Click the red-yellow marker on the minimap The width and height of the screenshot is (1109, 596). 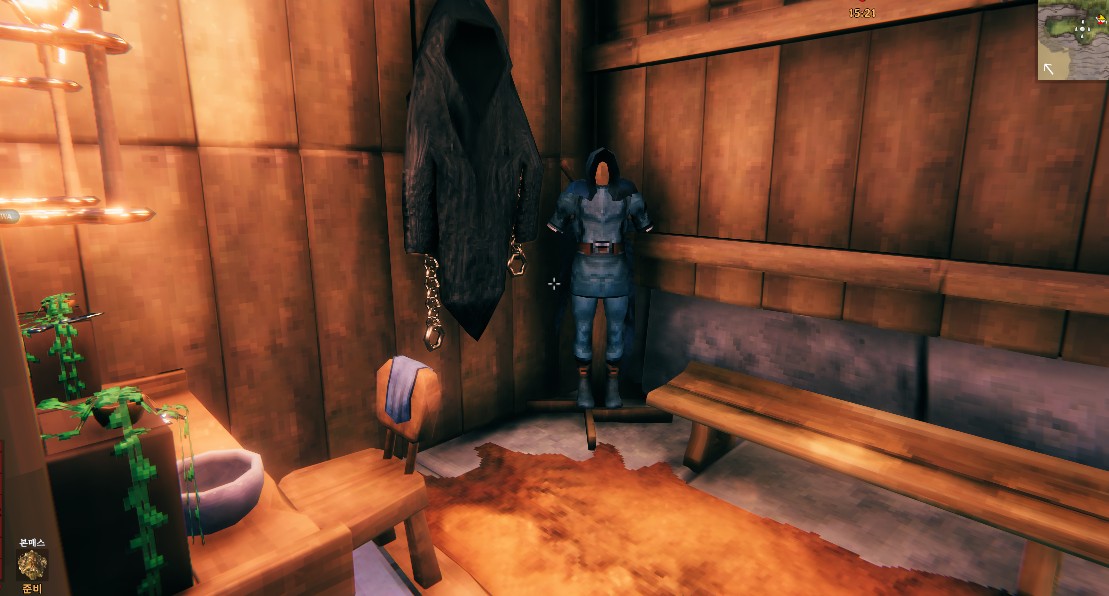(1101, 20)
